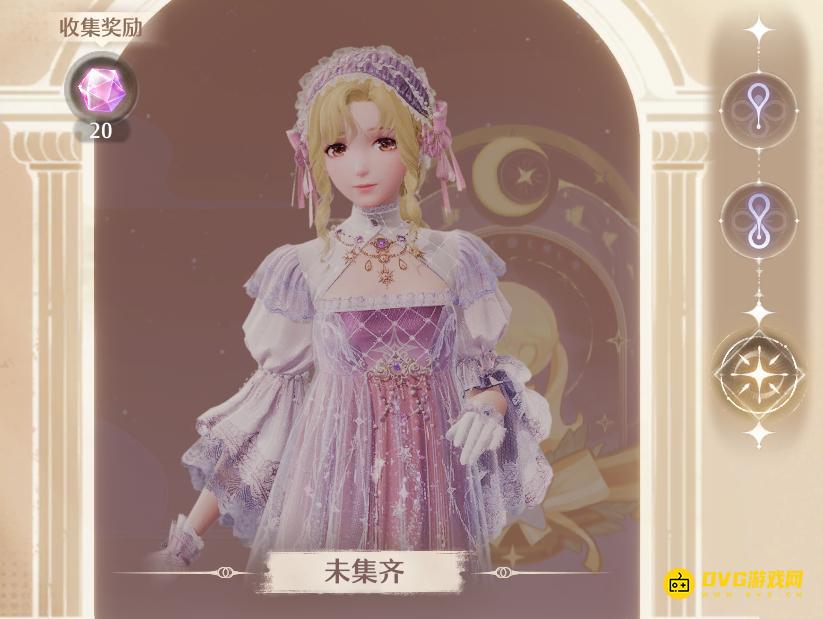
Task: Choose the figure-eight evolution stage icon
Action: [759, 222]
